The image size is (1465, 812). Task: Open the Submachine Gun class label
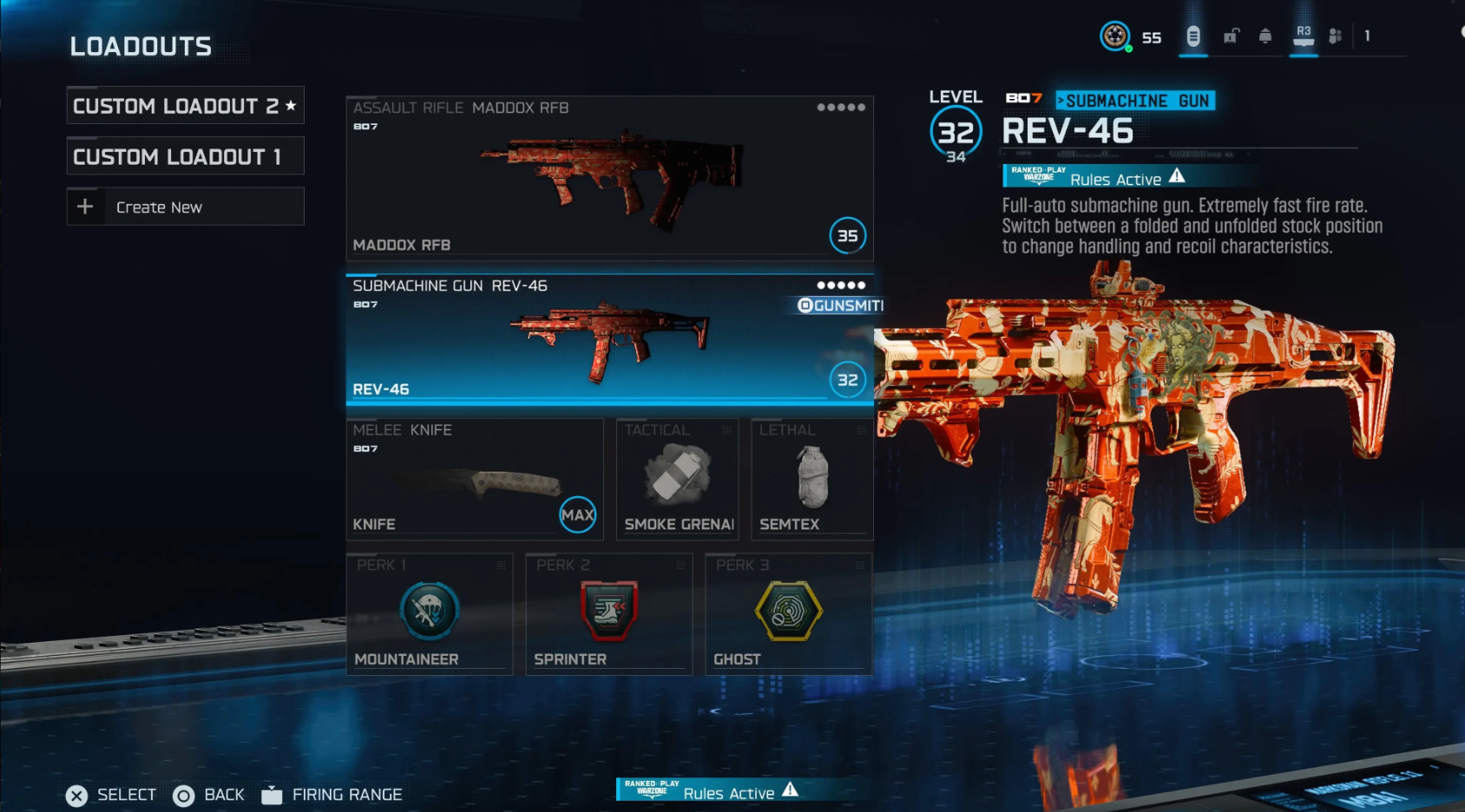[1137, 101]
